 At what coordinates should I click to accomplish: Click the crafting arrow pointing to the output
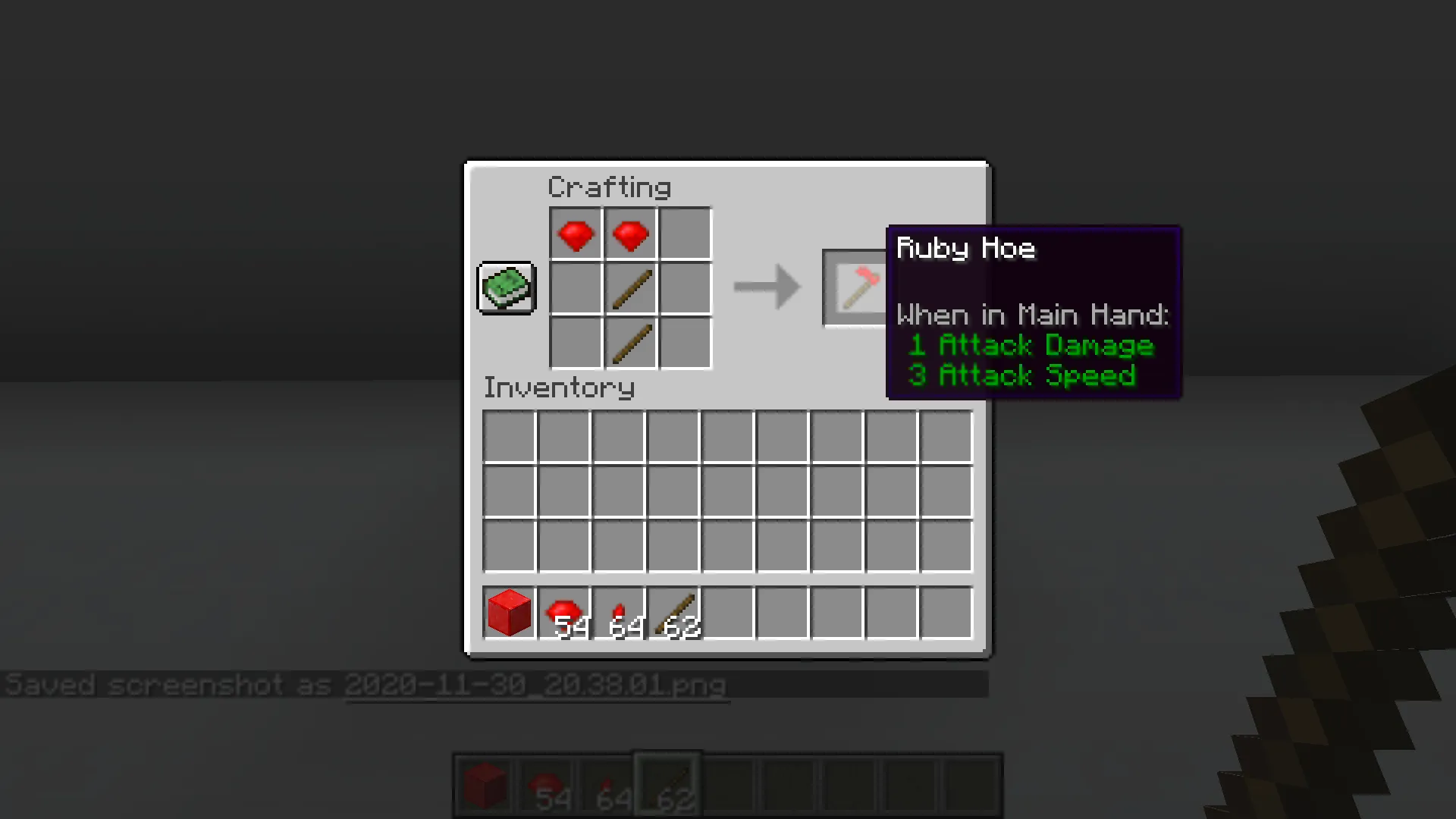tap(766, 287)
